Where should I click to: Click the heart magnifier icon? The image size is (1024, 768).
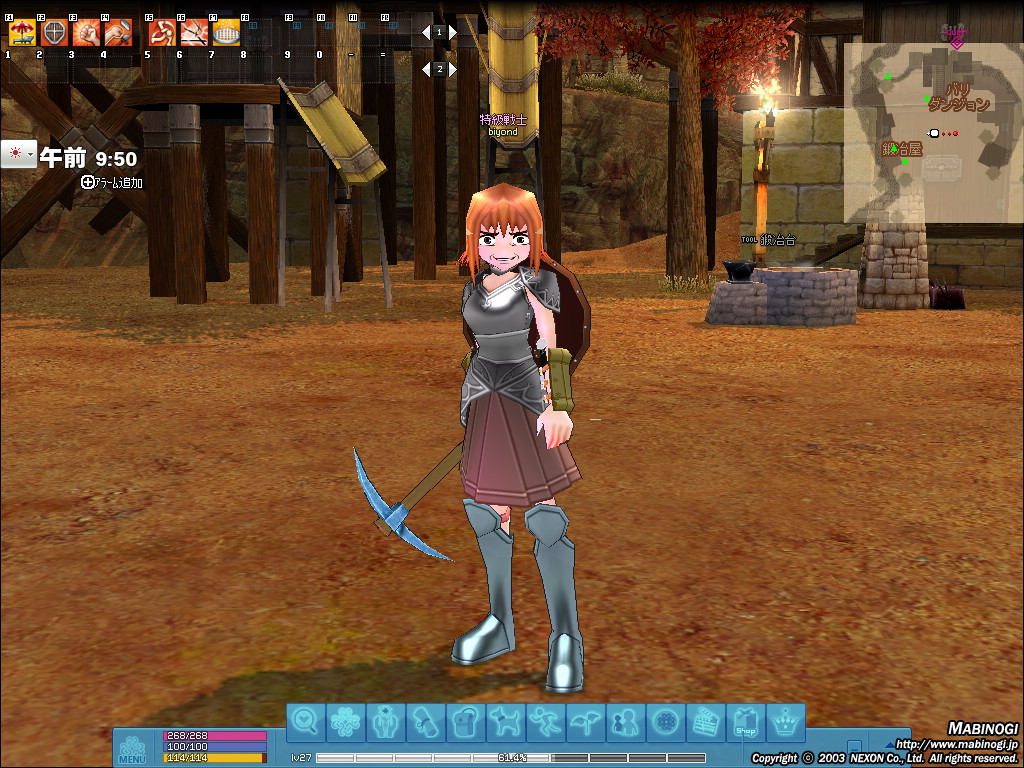(x=306, y=722)
